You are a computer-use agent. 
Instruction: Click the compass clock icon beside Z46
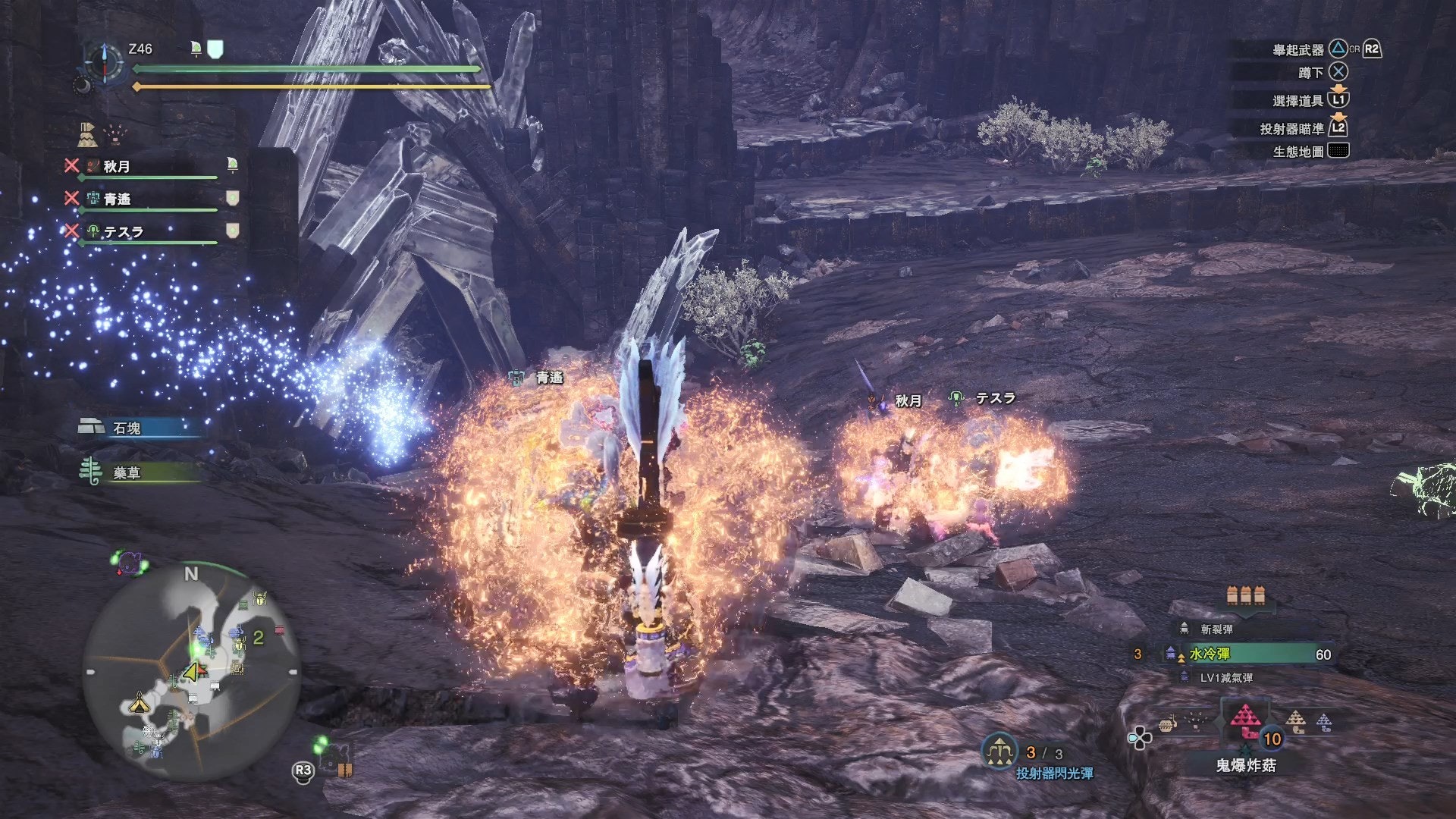click(104, 61)
